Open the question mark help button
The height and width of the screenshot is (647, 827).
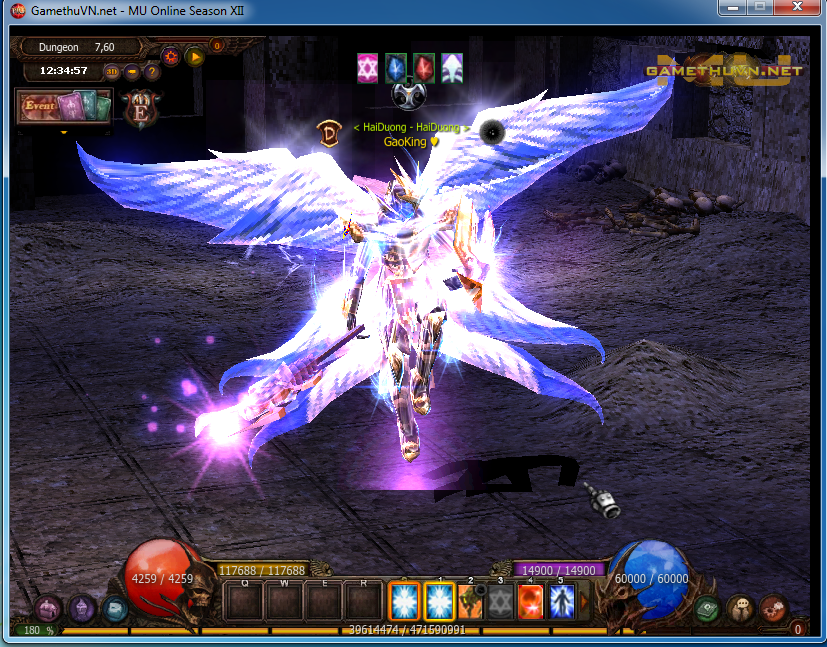[152, 72]
